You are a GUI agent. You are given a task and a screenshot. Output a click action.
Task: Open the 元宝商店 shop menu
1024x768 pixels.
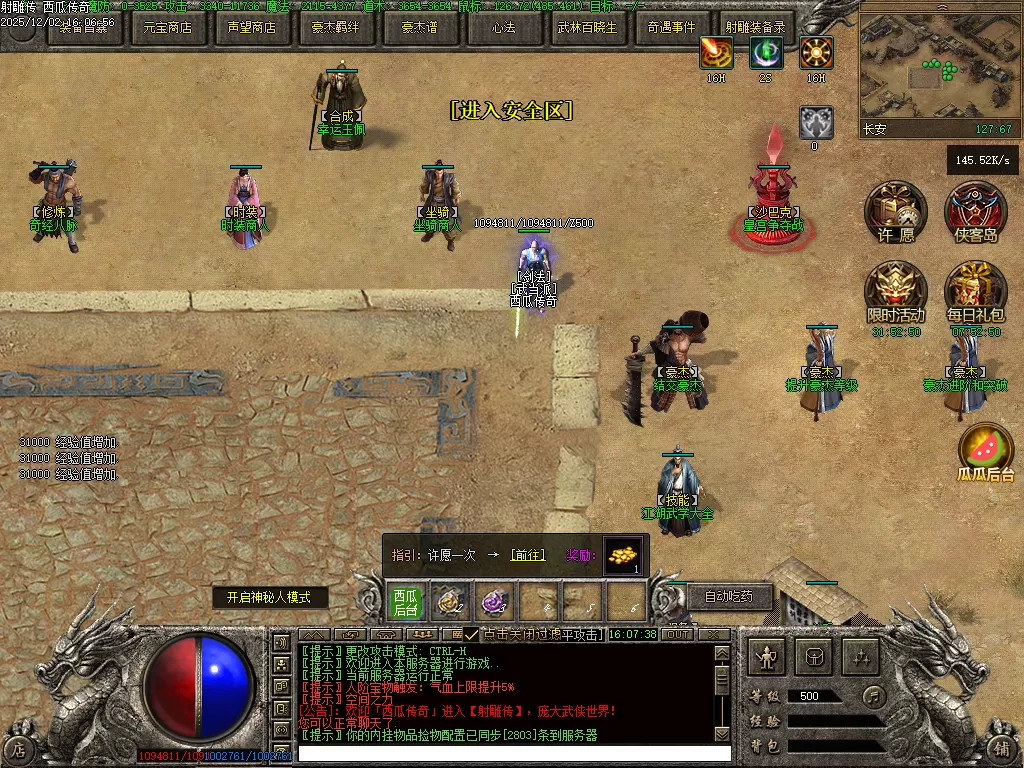click(x=167, y=27)
